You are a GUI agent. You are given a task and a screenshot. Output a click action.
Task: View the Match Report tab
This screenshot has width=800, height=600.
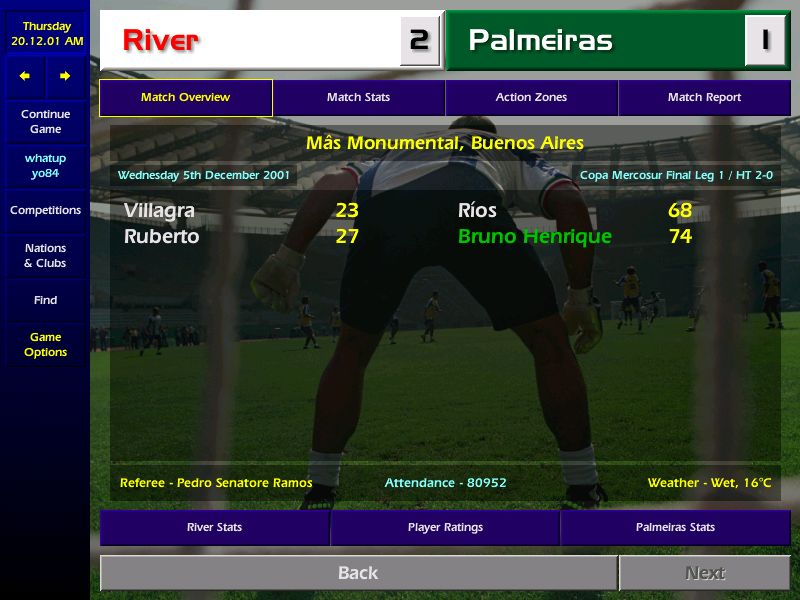(704, 98)
